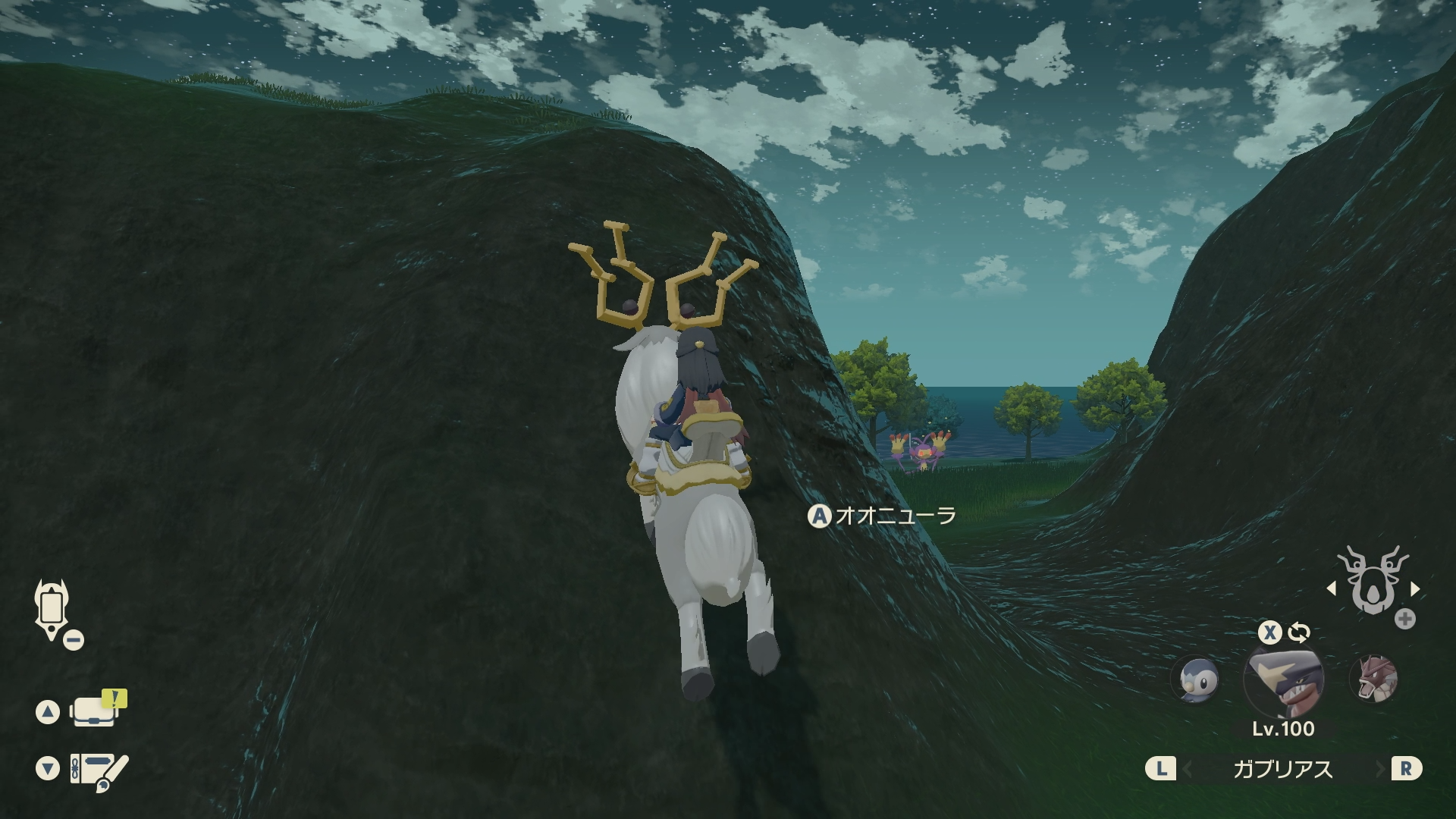
Task: Select the Piplup party icon
Action: tap(1195, 679)
